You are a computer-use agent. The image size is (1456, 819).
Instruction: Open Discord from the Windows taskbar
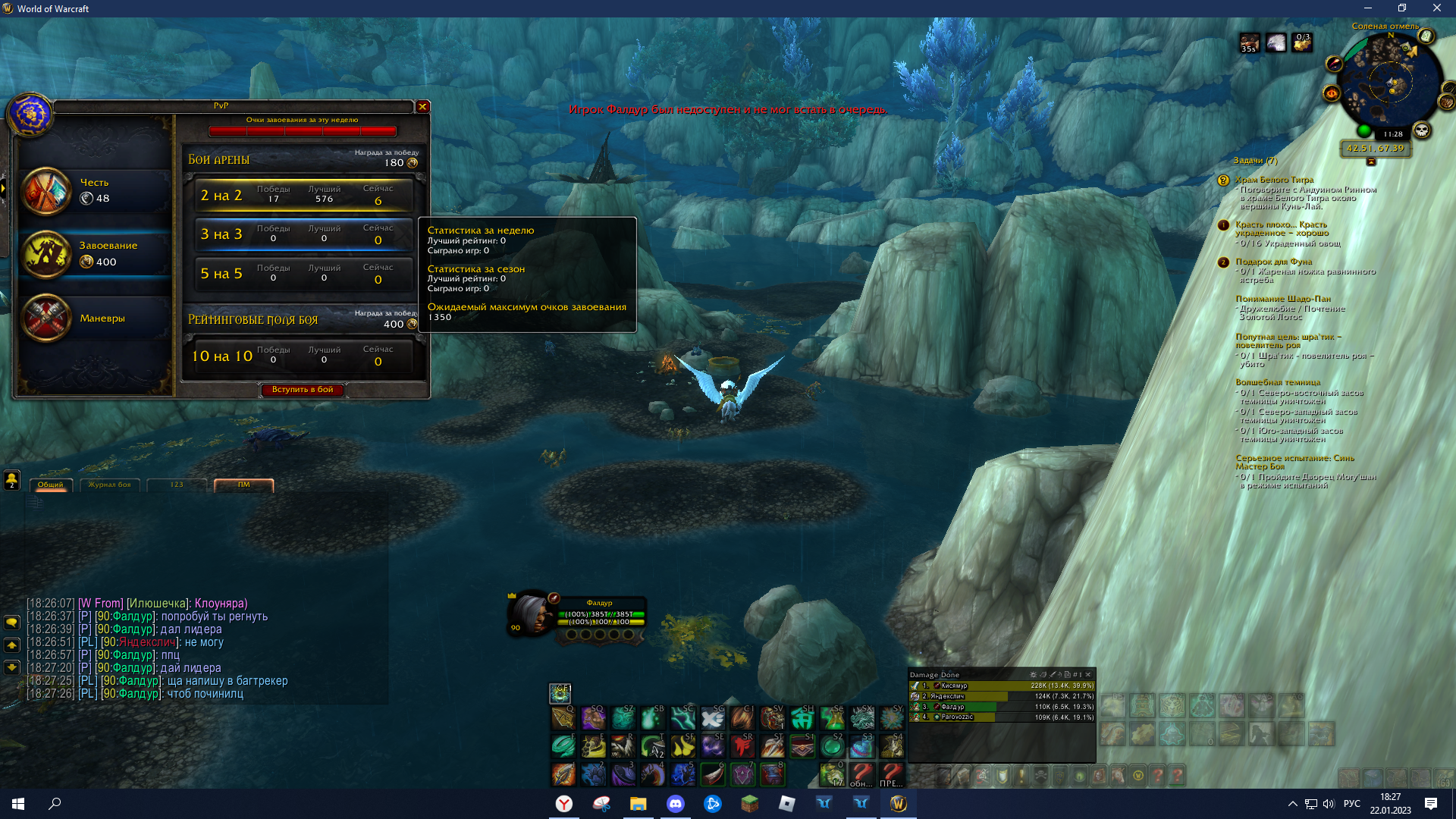pyautogui.click(x=675, y=804)
